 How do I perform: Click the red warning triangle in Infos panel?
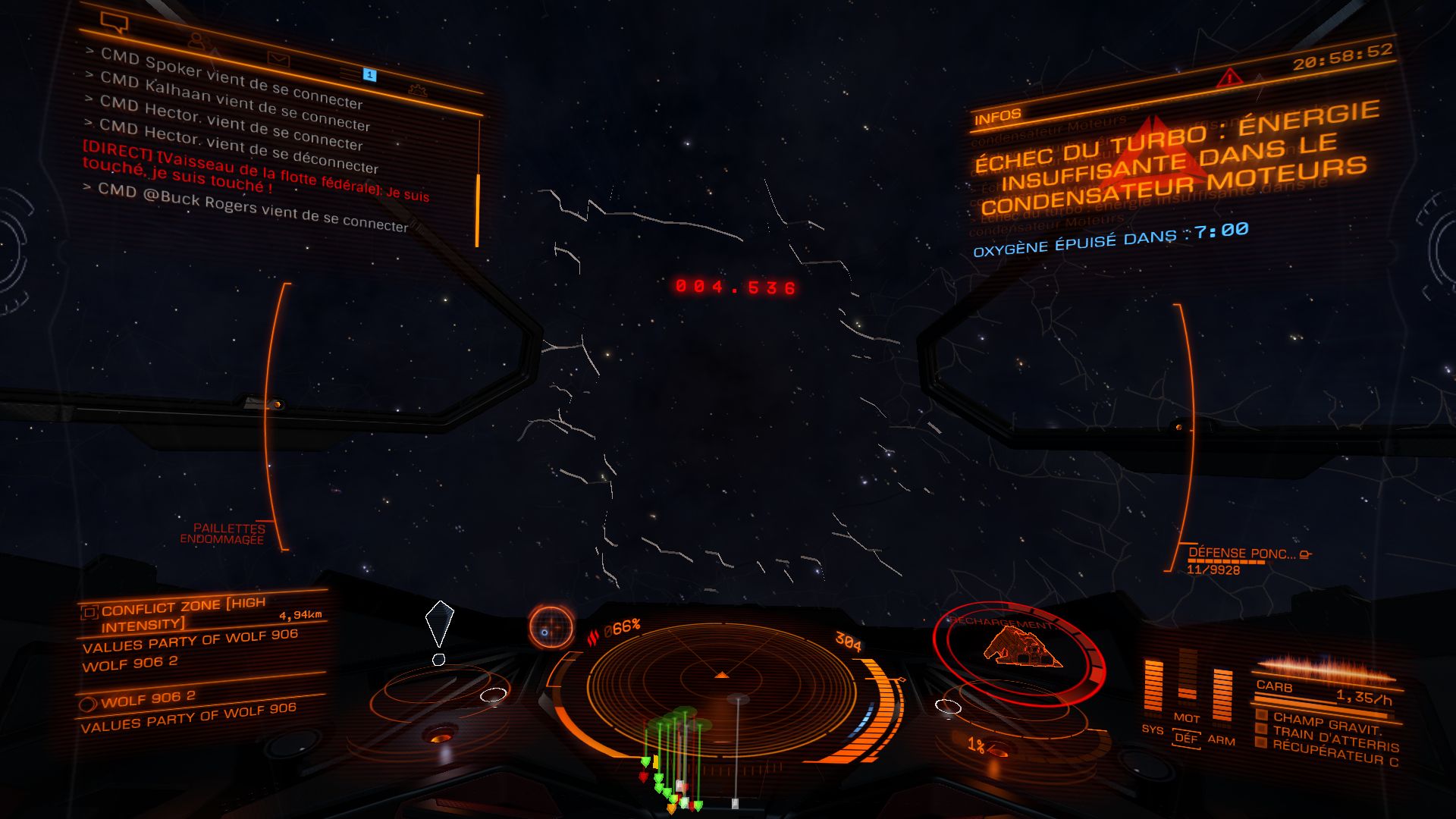tap(1228, 77)
